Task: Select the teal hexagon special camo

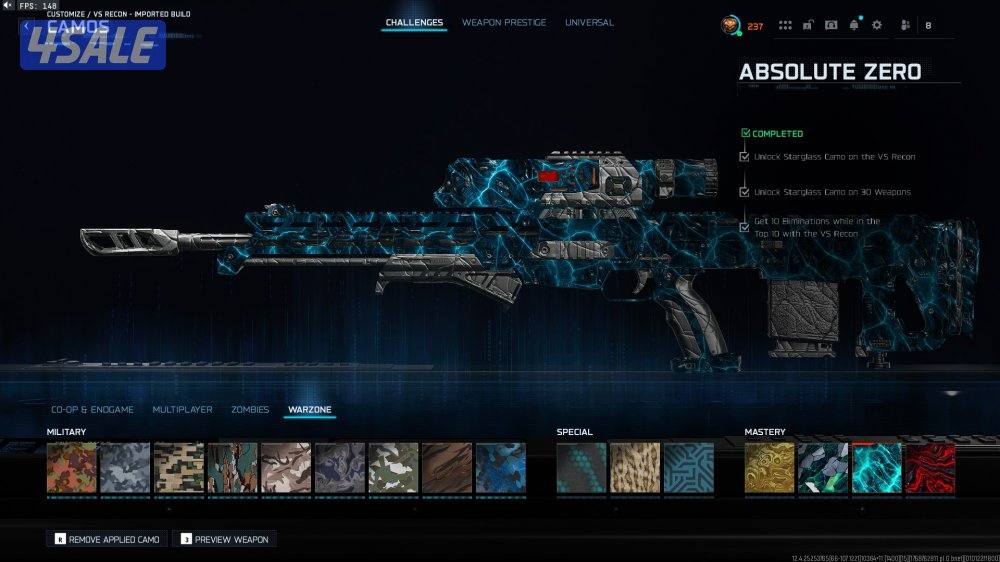Action: pyautogui.click(x=582, y=468)
